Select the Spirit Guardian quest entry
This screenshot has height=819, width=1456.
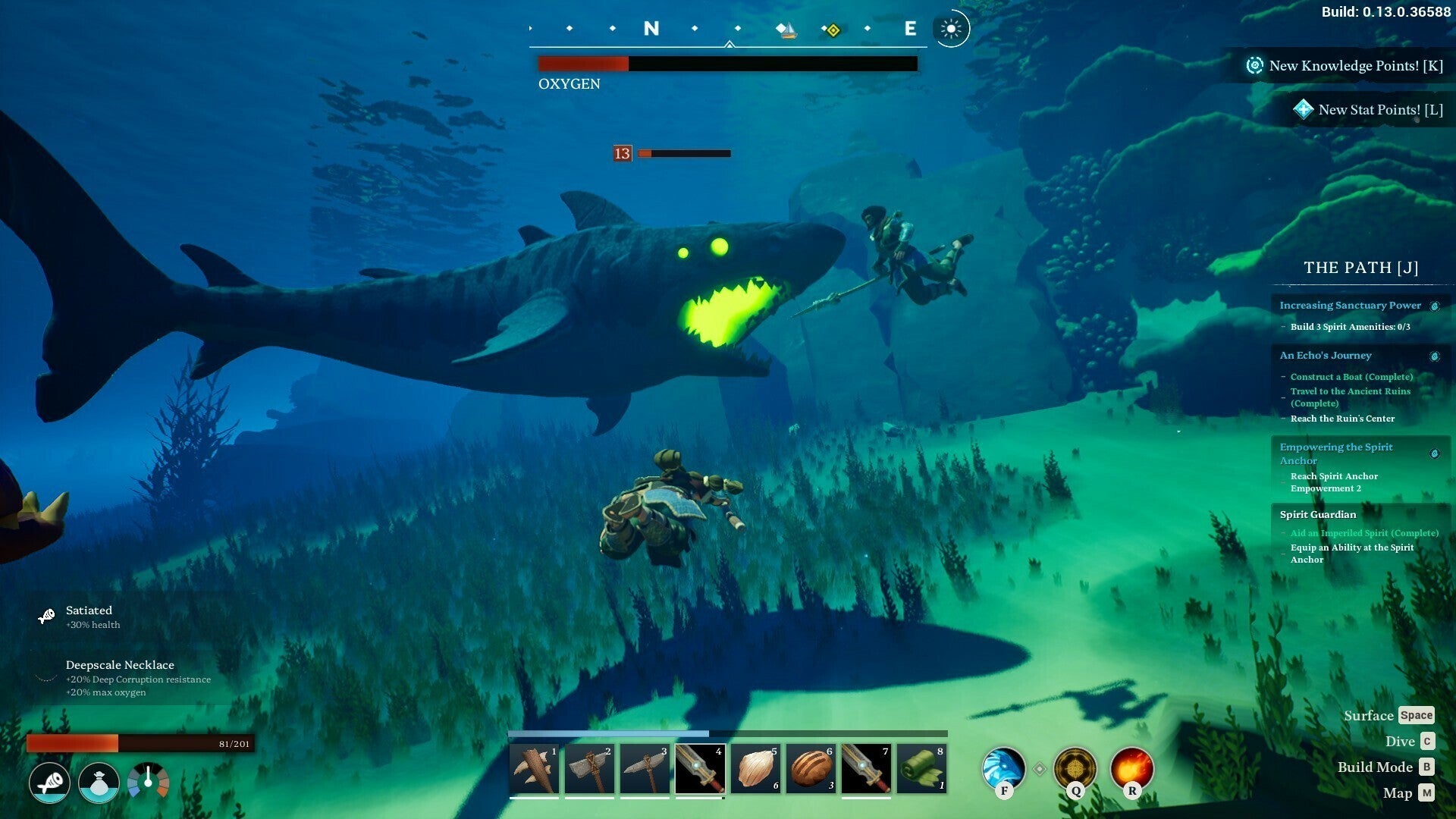click(1318, 515)
